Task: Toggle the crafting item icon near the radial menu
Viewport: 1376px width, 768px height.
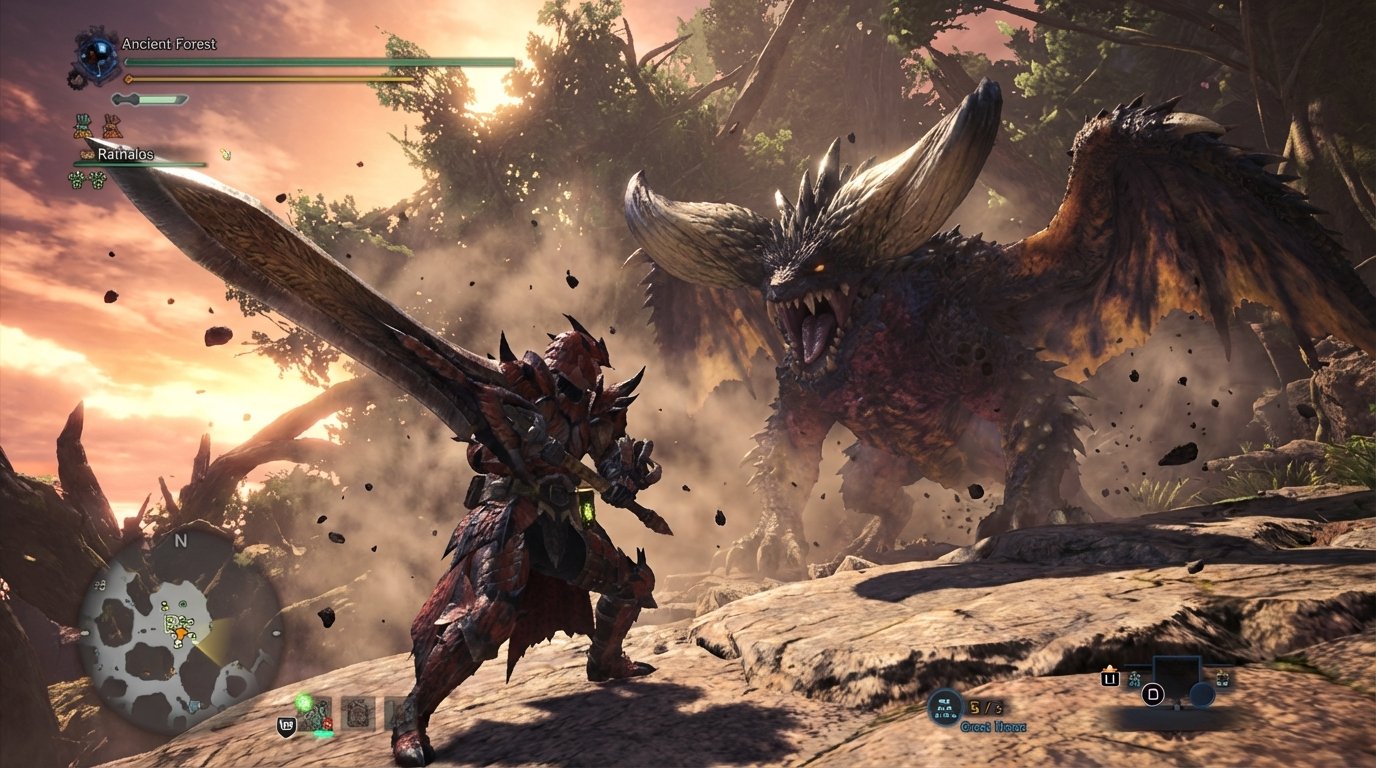Action: (x=1134, y=679)
